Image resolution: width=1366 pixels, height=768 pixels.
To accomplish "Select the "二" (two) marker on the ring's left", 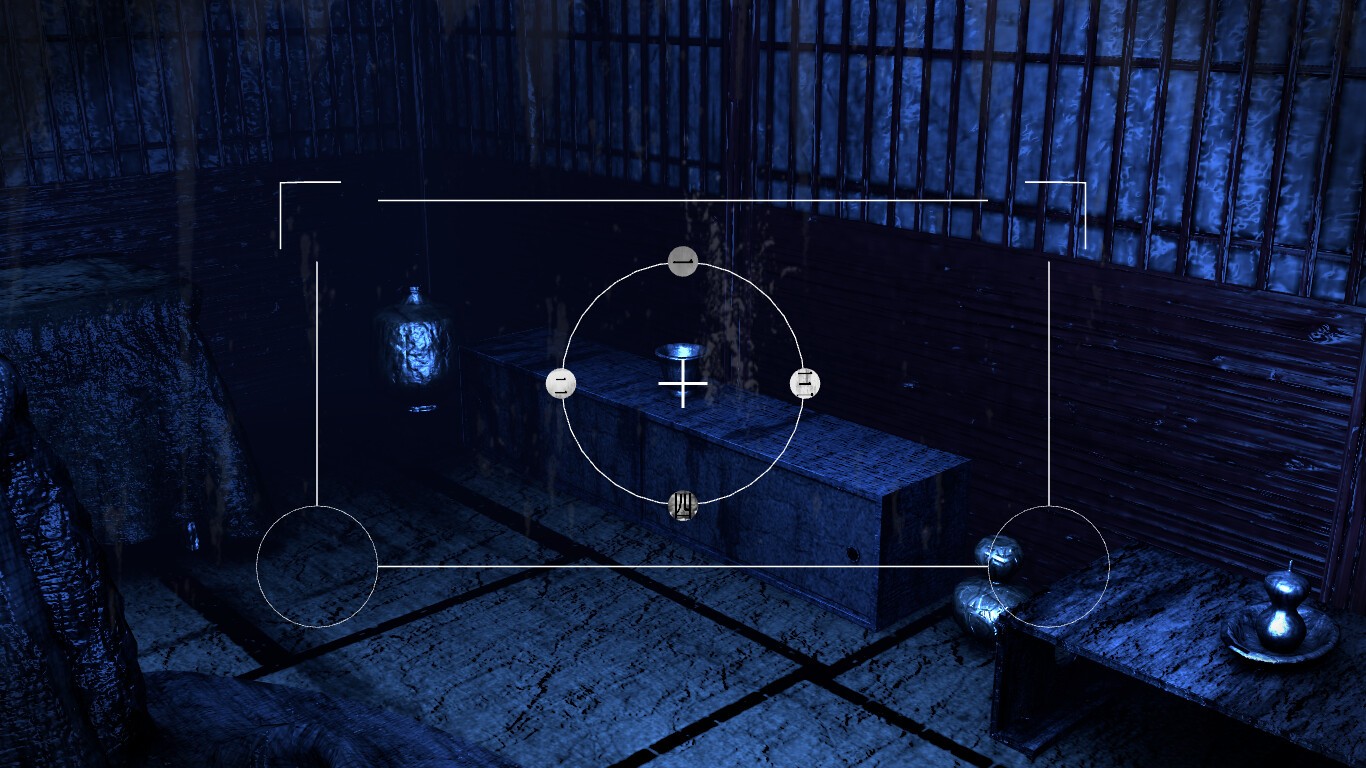I will [563, 382].
